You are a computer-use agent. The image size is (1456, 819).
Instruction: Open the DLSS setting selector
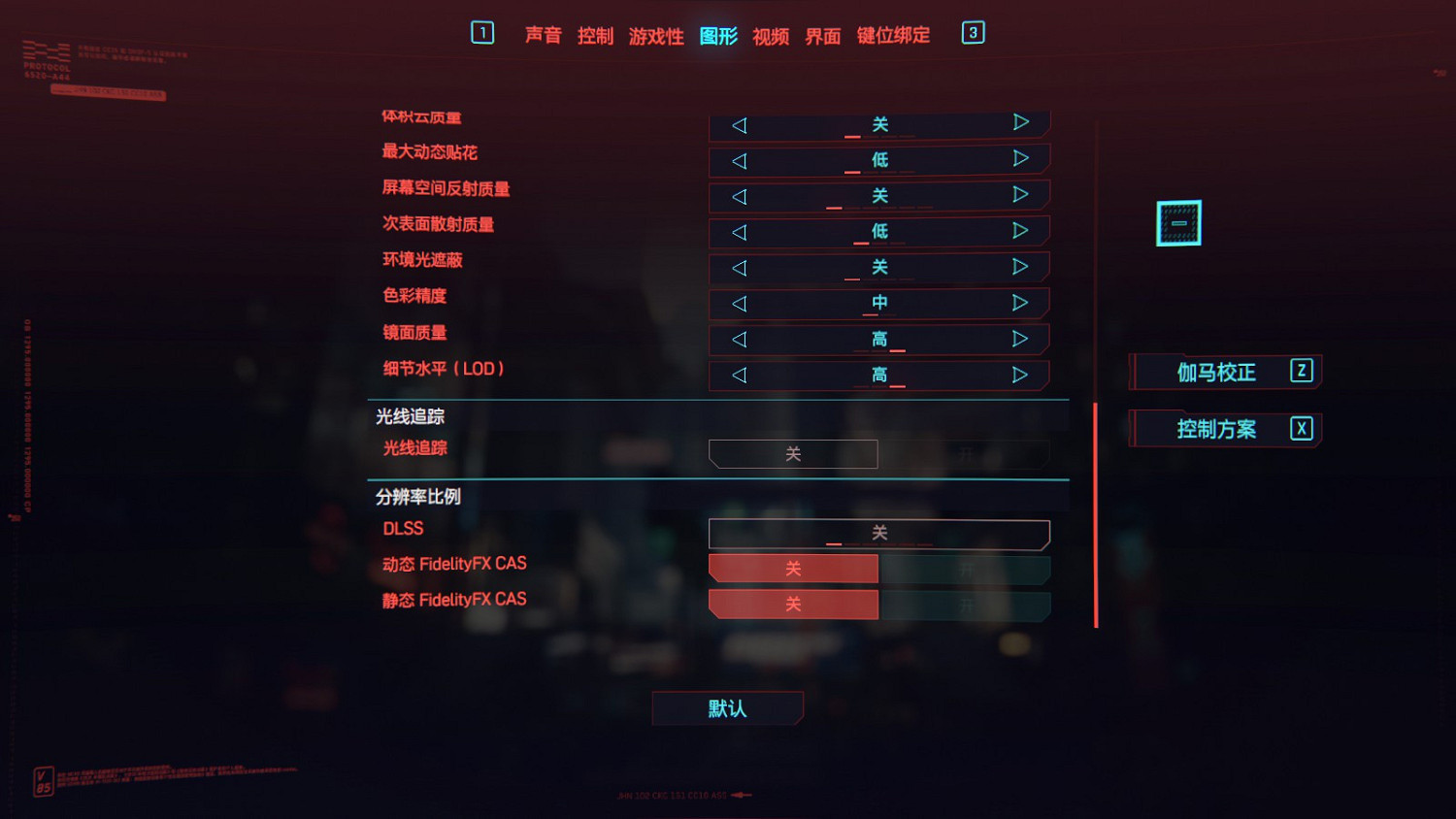pyautogui.click(x=878, y=534)
